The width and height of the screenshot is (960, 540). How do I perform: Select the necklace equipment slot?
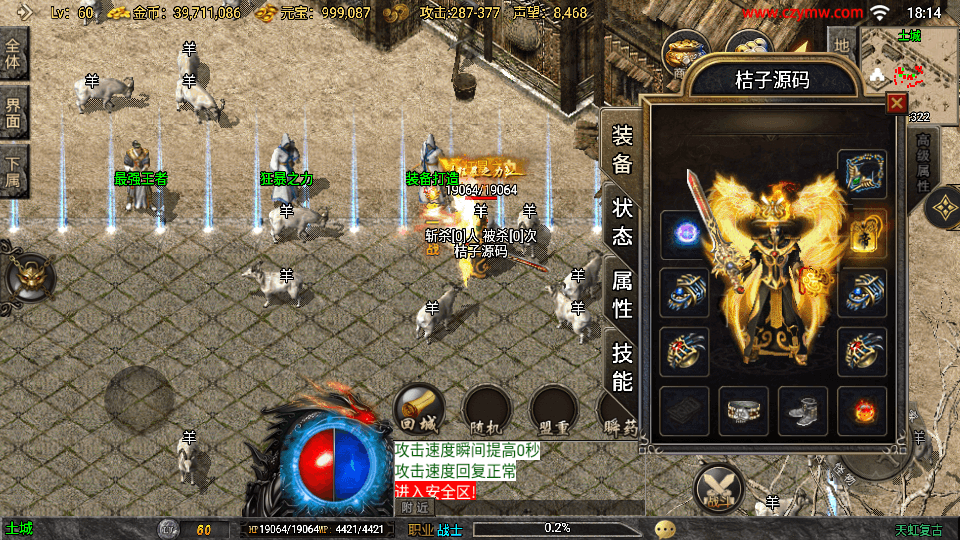click(862, 174)
